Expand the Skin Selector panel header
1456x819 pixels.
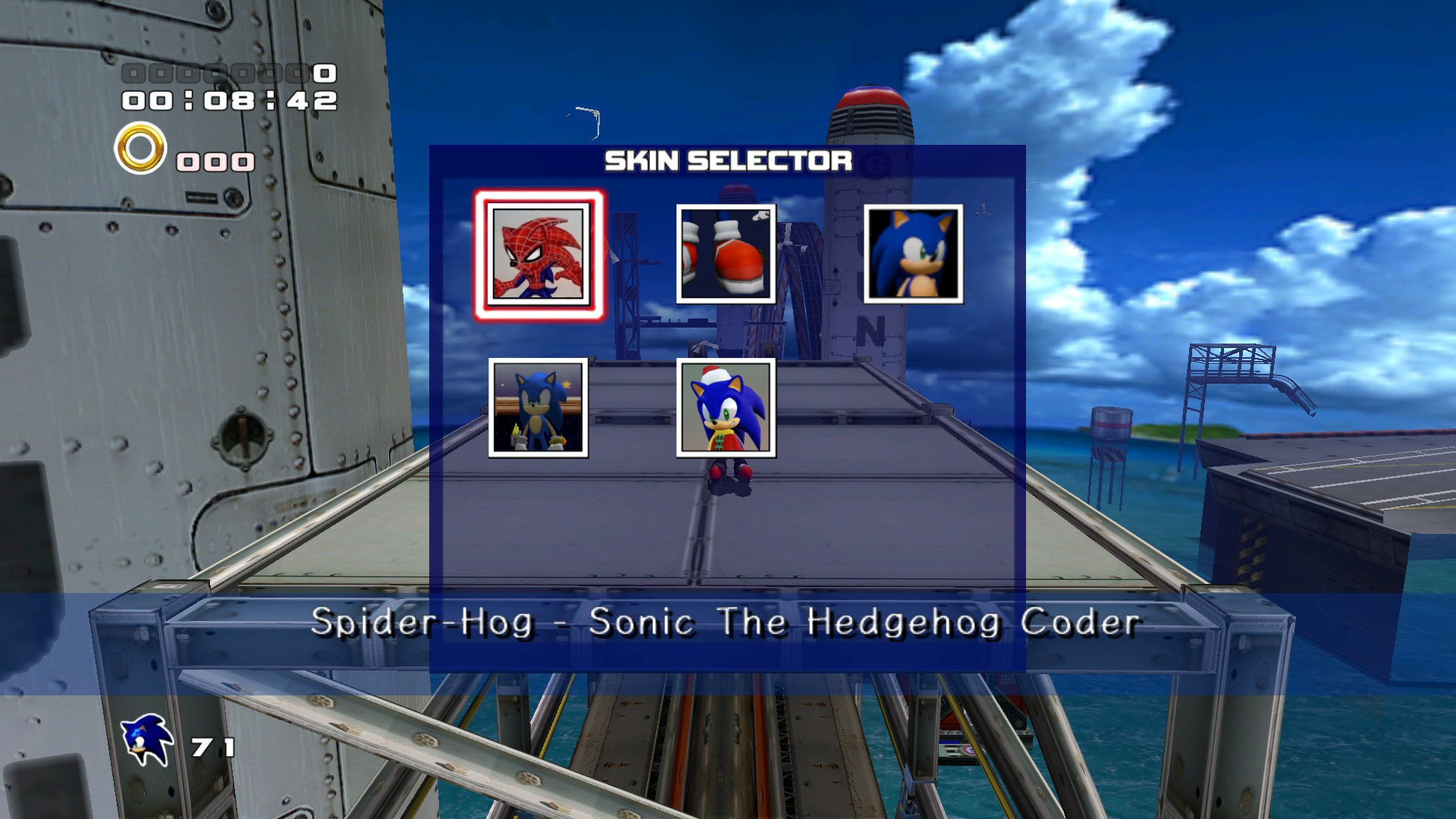coord(726,161)
